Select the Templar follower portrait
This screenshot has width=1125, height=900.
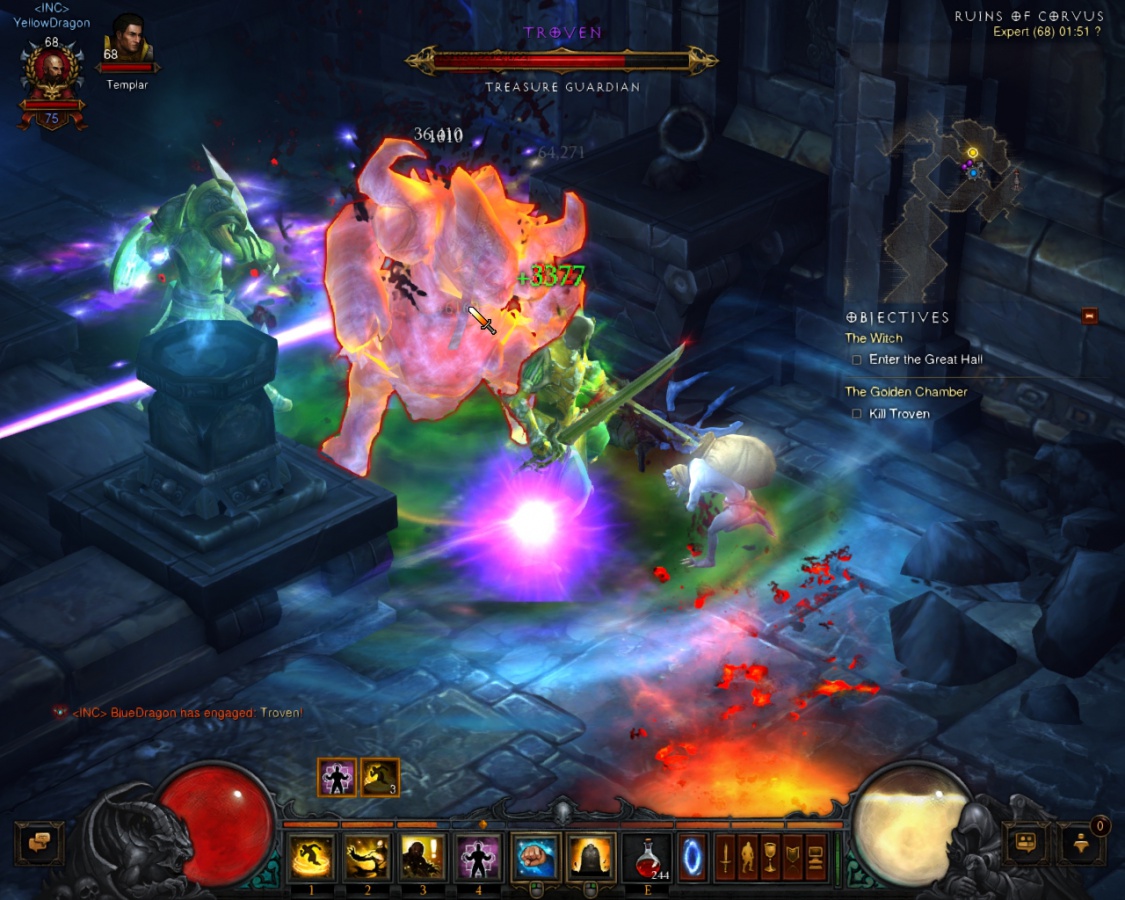(128, 40)
